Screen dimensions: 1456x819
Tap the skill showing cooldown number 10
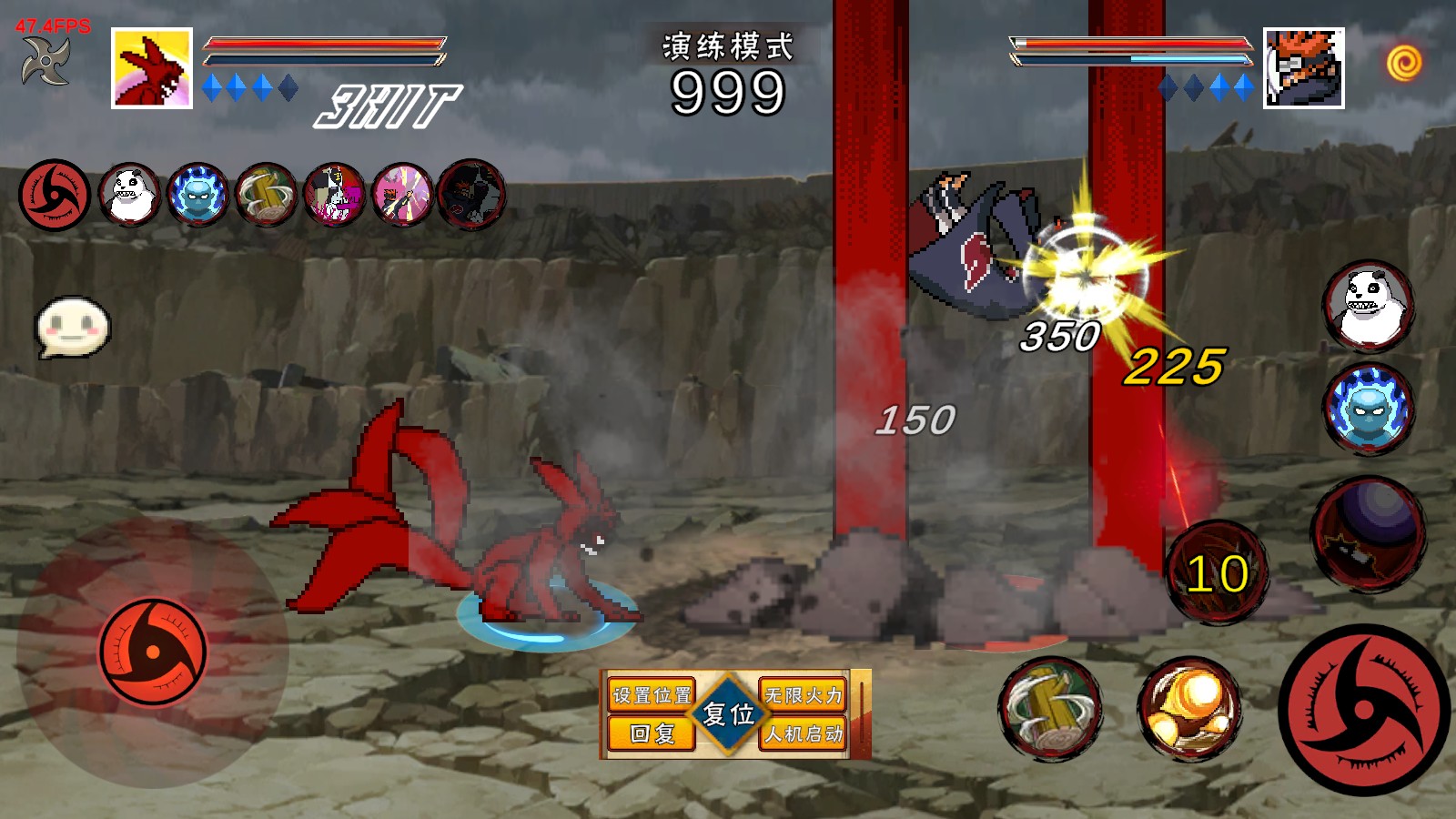pyautogui.click(x=1218, y=573)
